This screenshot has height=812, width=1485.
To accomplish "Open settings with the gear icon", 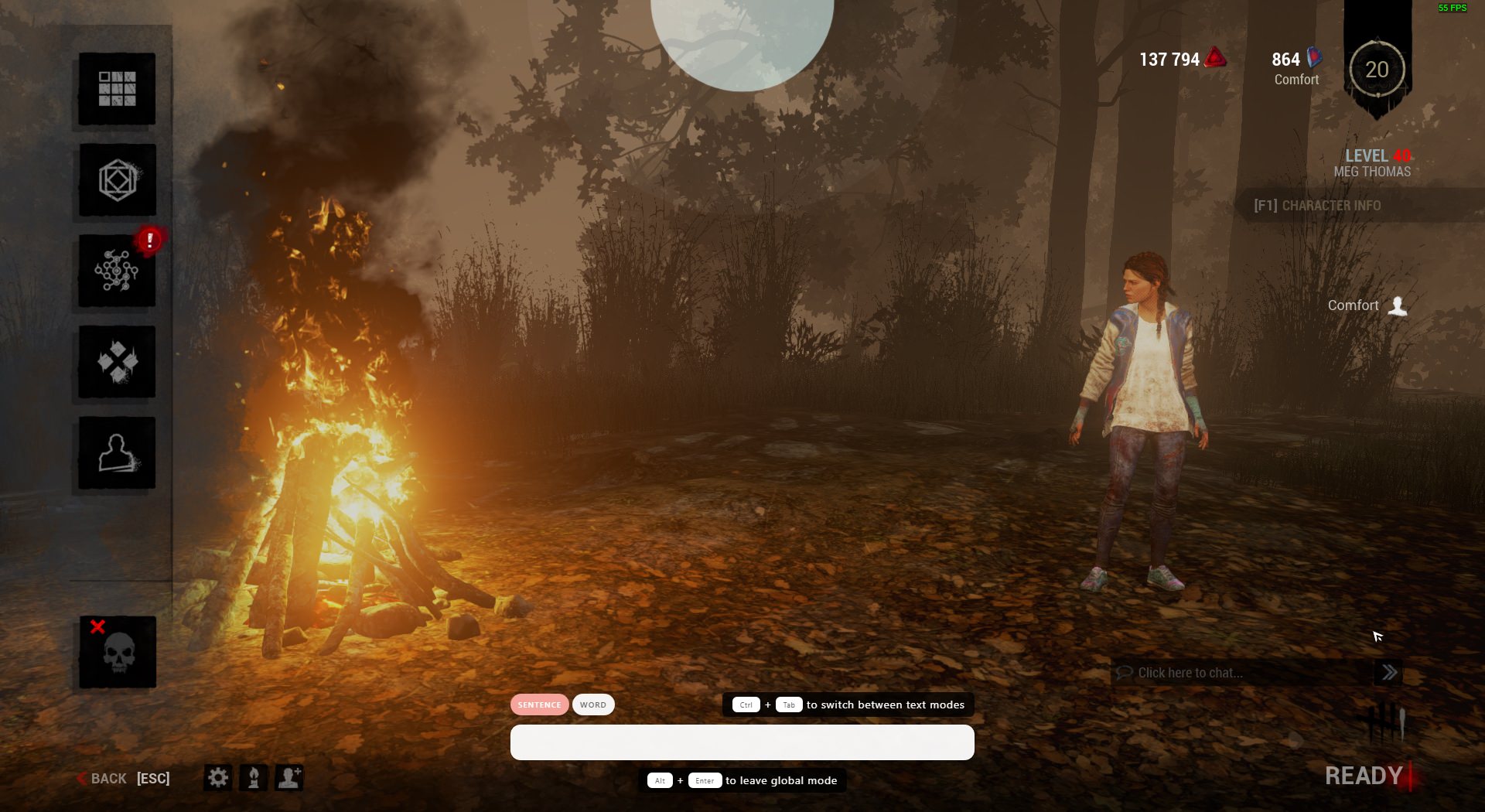I will pos(218,777).
